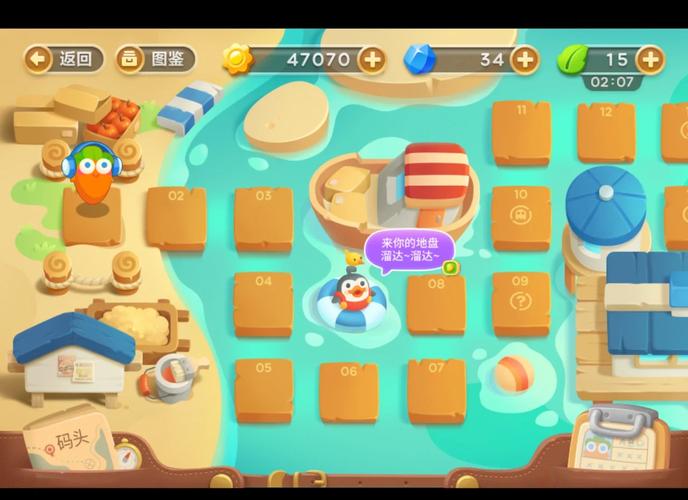Choose level 10 monster tile
The width and height of the screenshot is (688, 500).
(x=520, y=217)
